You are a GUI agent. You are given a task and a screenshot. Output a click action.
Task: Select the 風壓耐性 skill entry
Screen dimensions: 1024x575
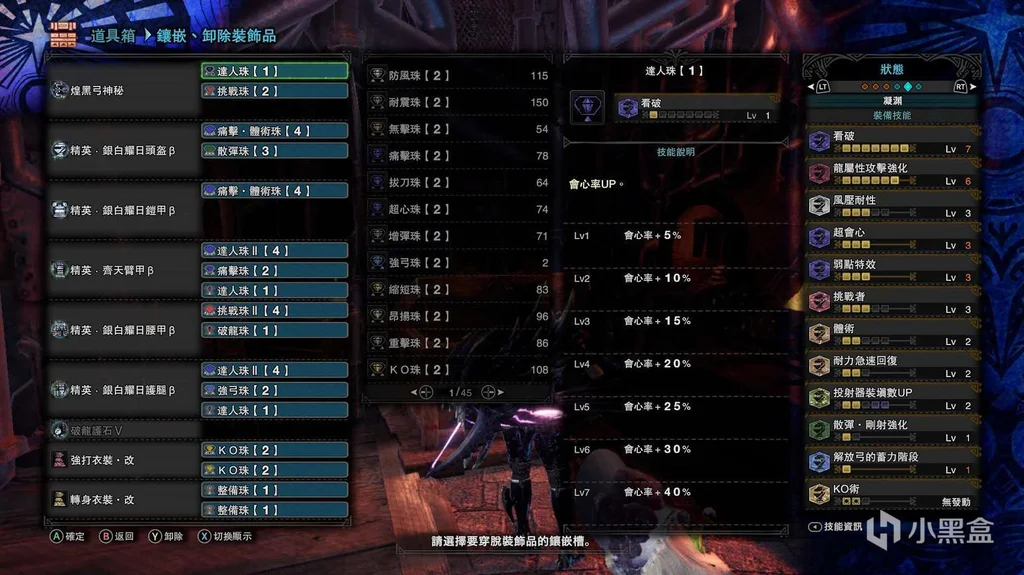[x=892, y=206]
